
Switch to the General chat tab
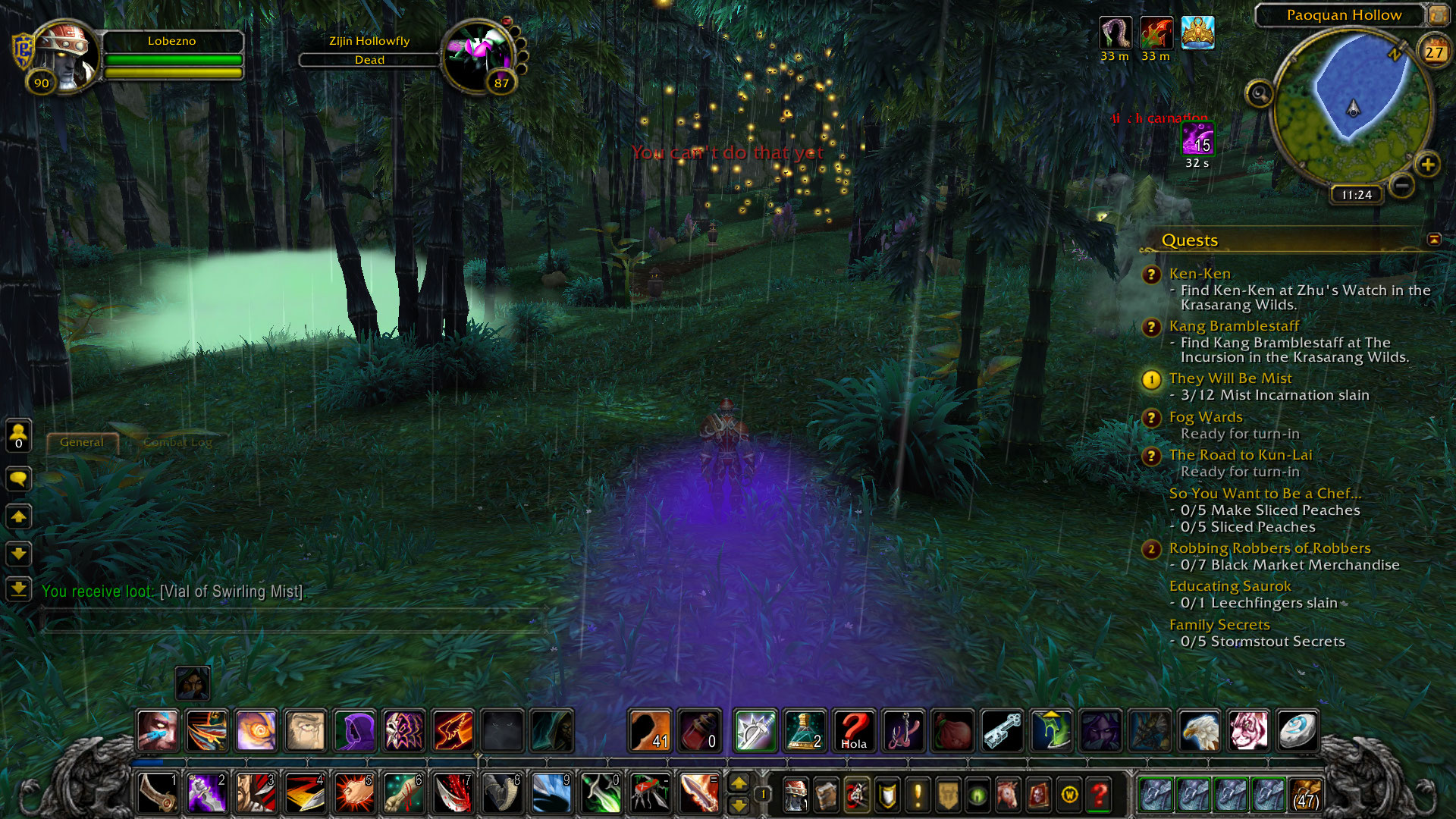point(82,442)
